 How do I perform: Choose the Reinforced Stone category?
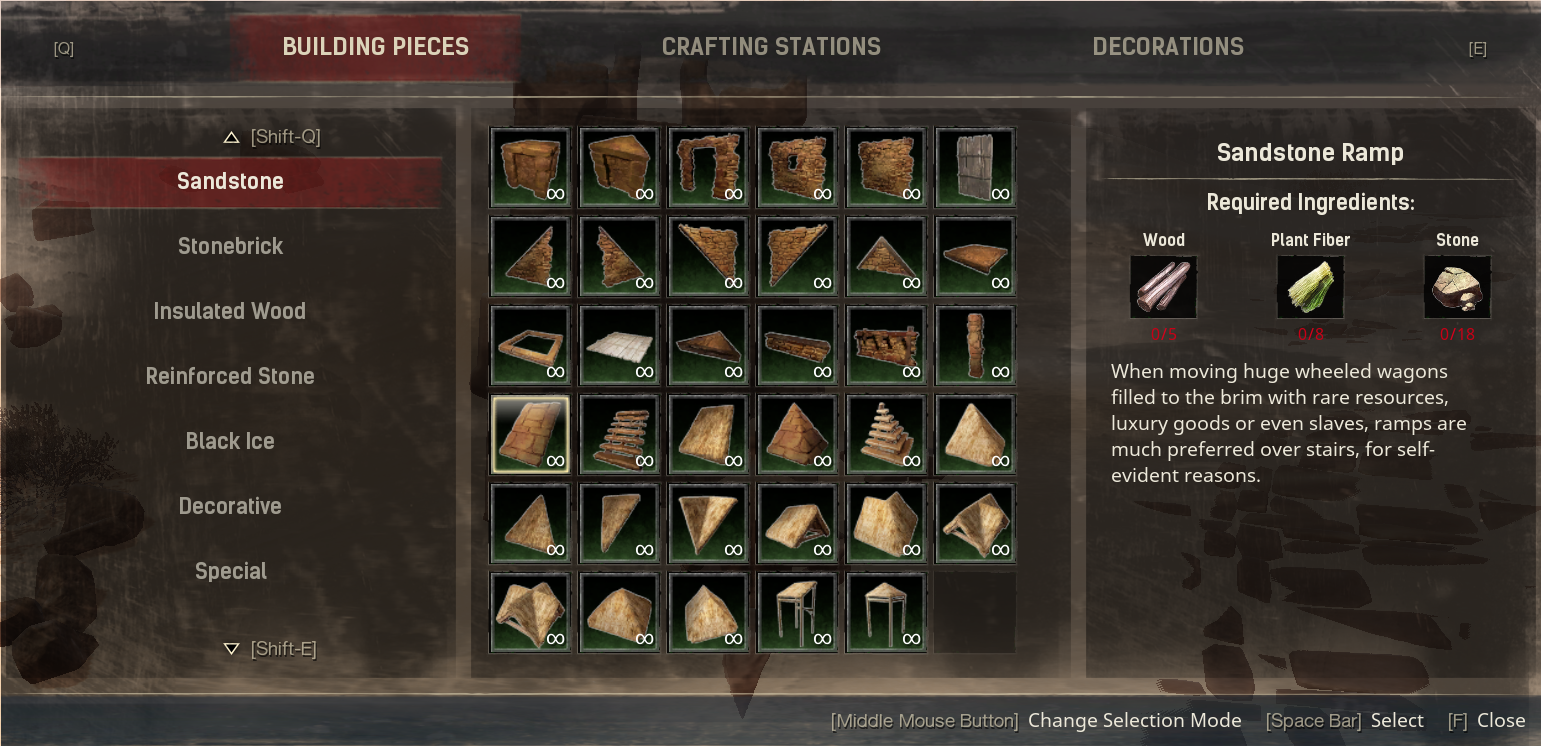pos(230,376)
